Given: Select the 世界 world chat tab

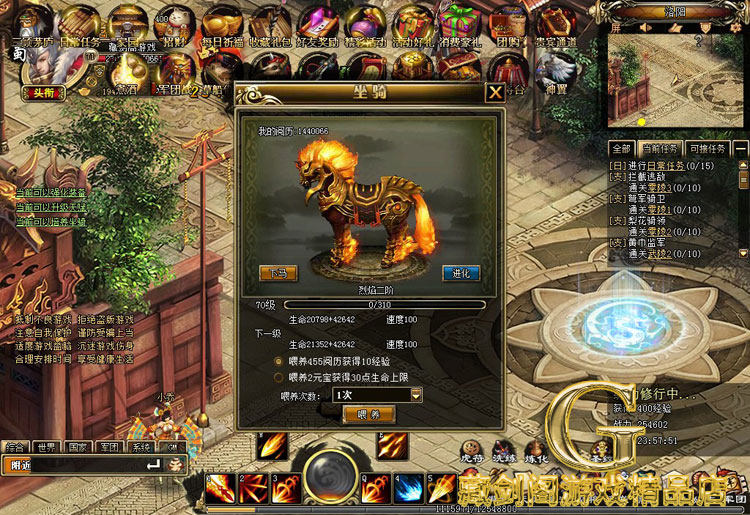Looking at the screenshot, I should click(45, 447).
